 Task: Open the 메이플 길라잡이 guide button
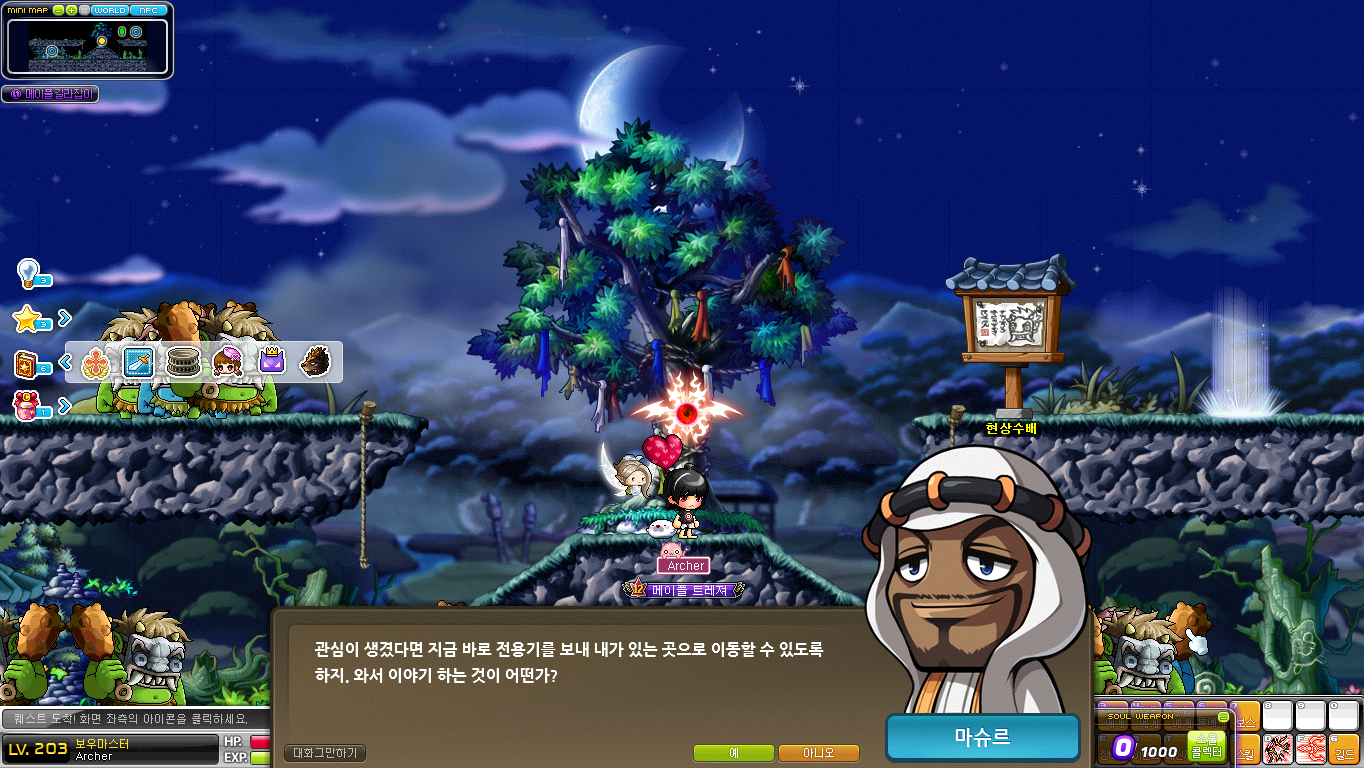pos(51,94)
